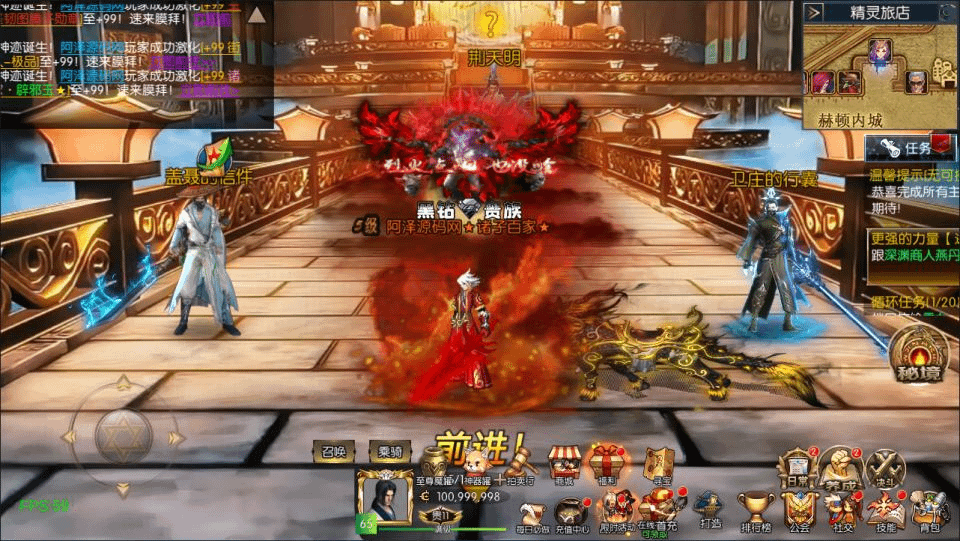This screenshot has height=541, width=960.
Task: Tap the 乘骑 mount button
Action: pos(390,452)
